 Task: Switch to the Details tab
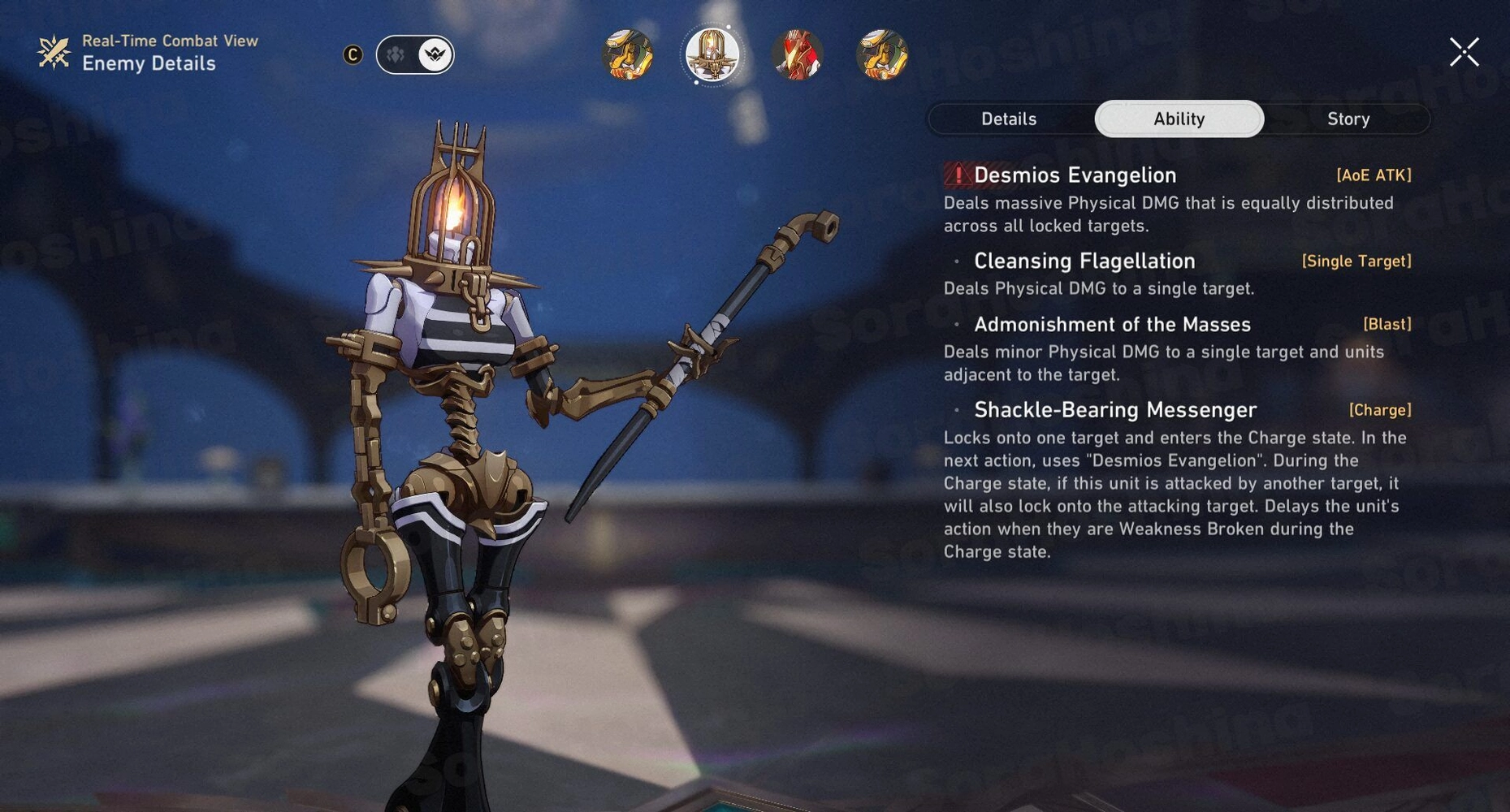point(1009,119)
